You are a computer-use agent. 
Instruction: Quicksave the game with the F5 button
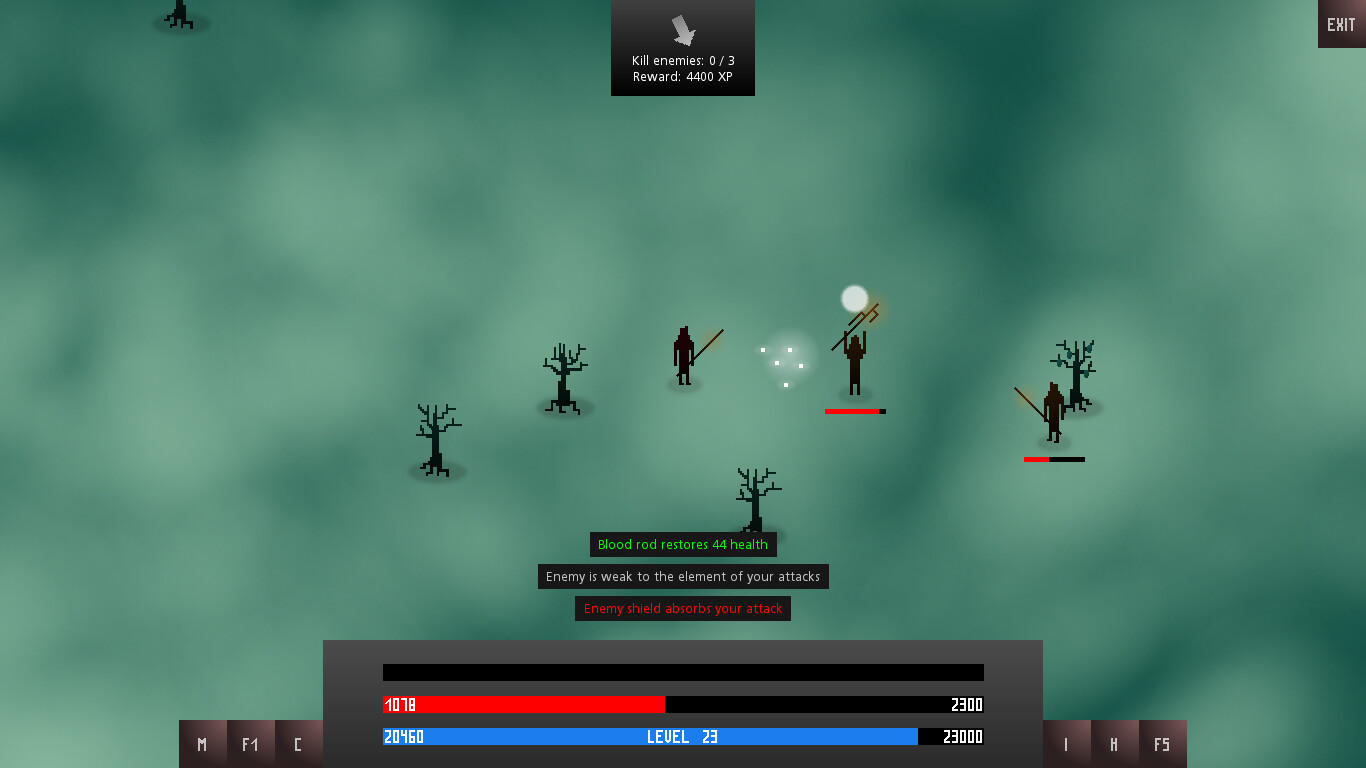[x=1162, y=744]
